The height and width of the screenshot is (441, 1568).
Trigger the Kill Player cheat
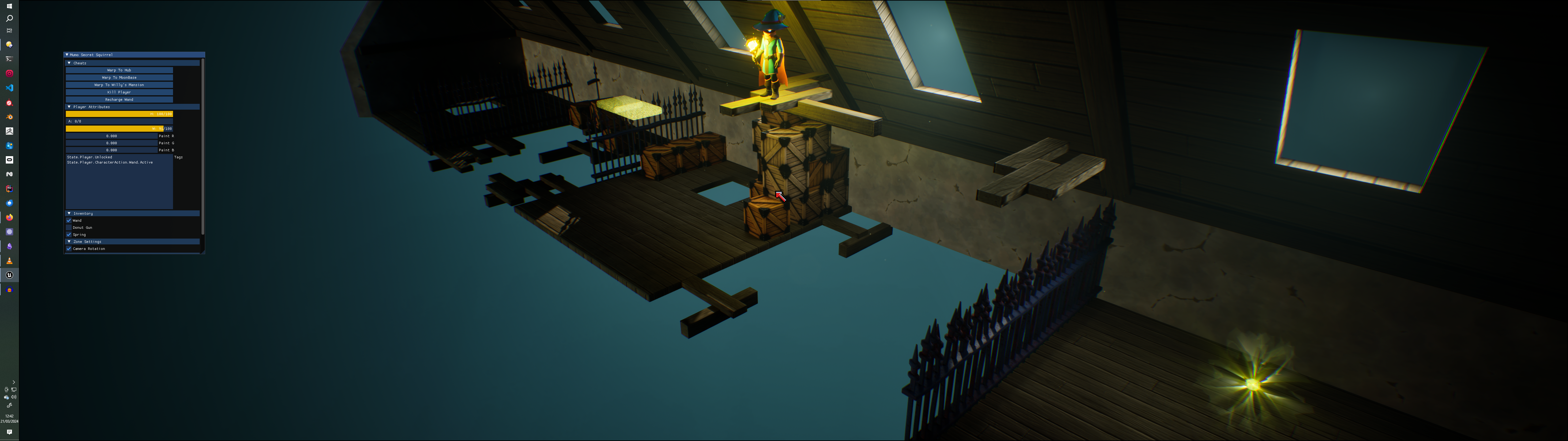(119, 92)
